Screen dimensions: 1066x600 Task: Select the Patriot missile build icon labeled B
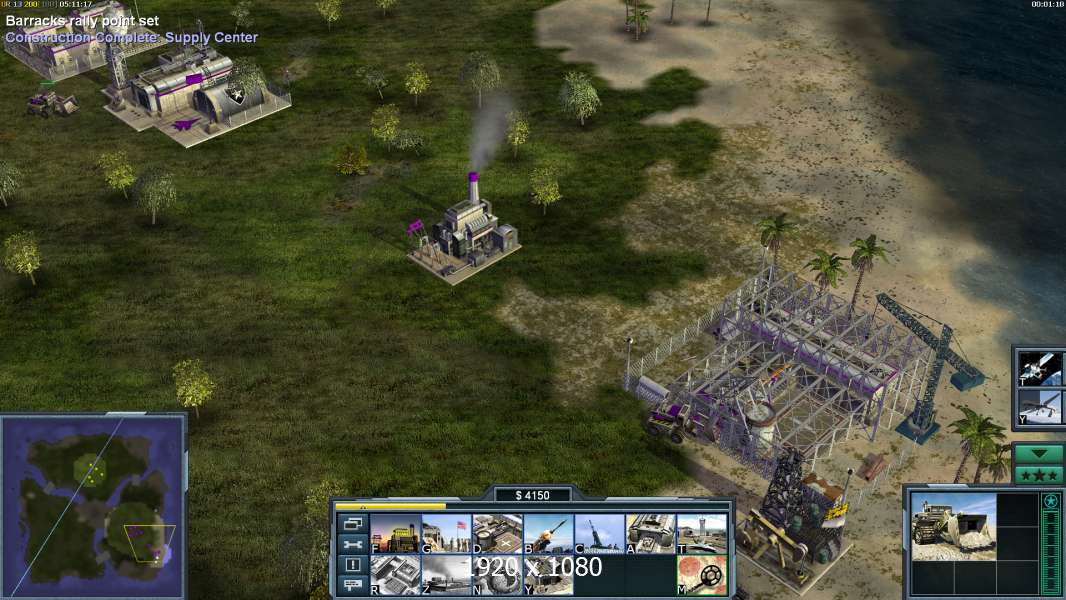(x=548, y=533)
